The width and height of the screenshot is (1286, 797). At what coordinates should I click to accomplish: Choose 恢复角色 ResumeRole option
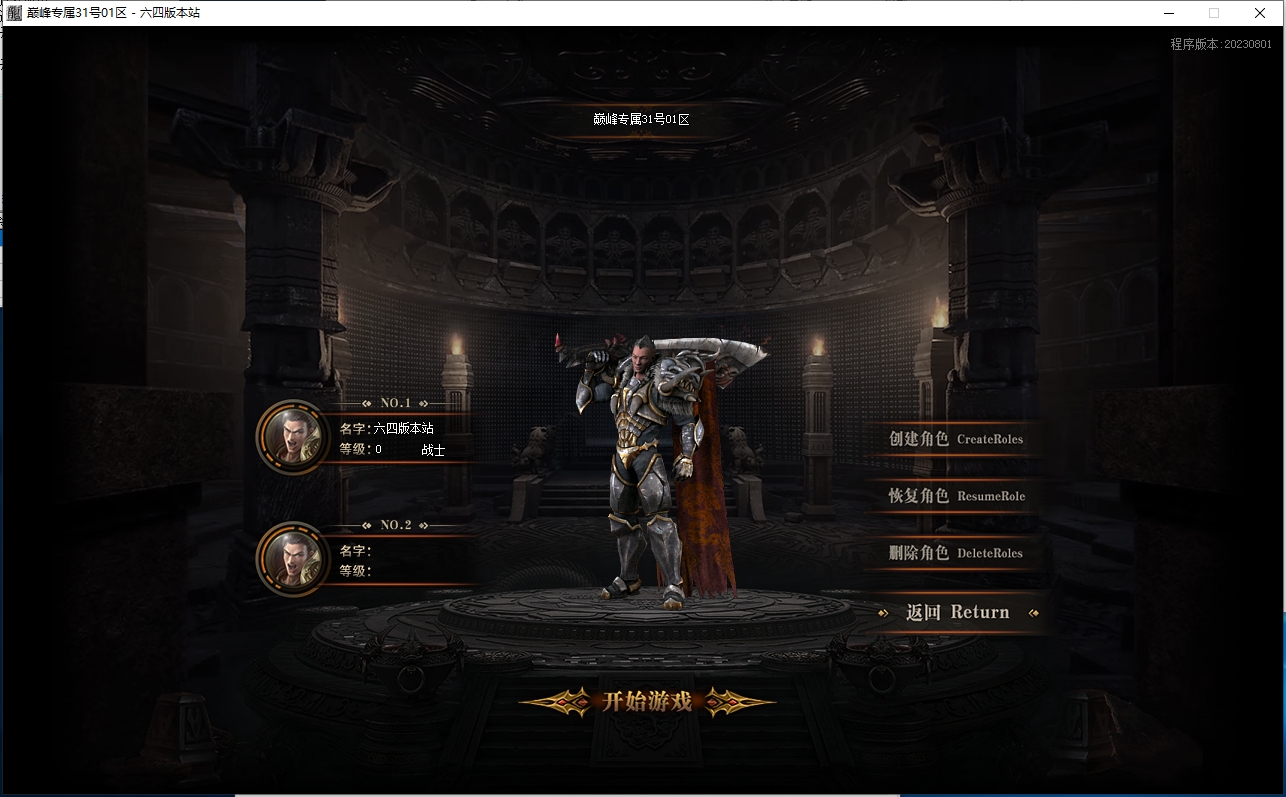956,496
